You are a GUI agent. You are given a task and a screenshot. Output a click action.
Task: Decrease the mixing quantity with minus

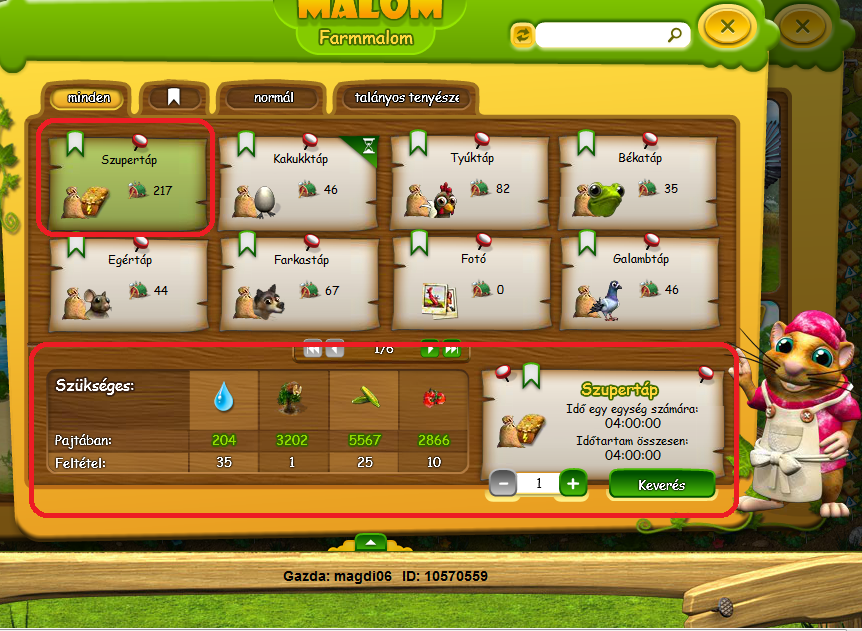tap(503, 484)
